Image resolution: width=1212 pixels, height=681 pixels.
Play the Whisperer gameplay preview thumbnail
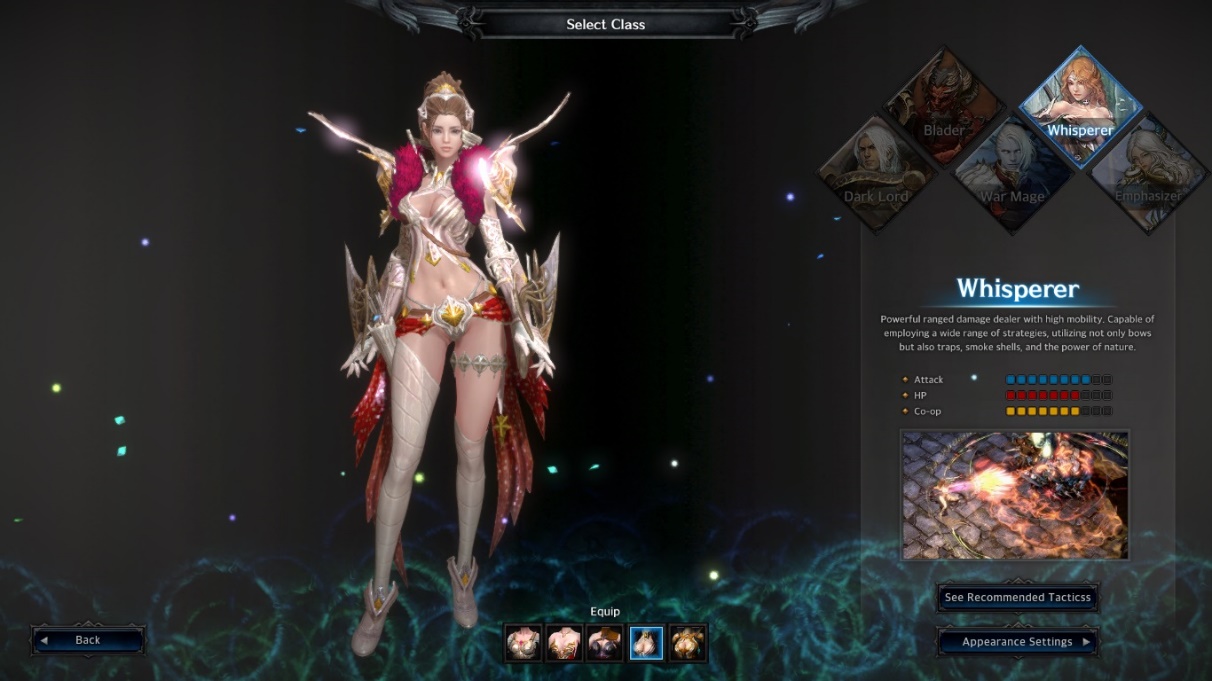tap(1015, 495)
